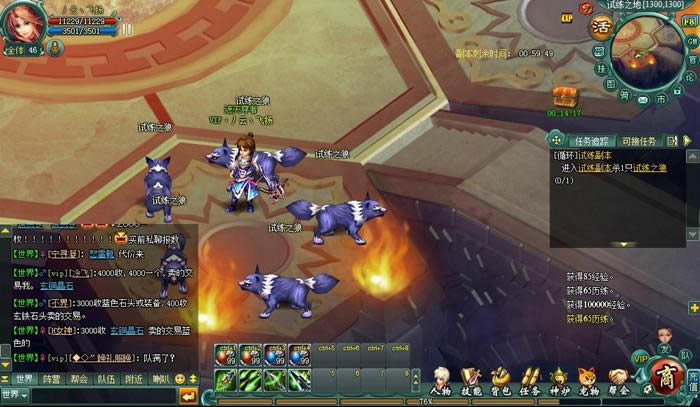Open the 宠物 pet menu
This screenshot has height=407, width=700.
(589, 379)
